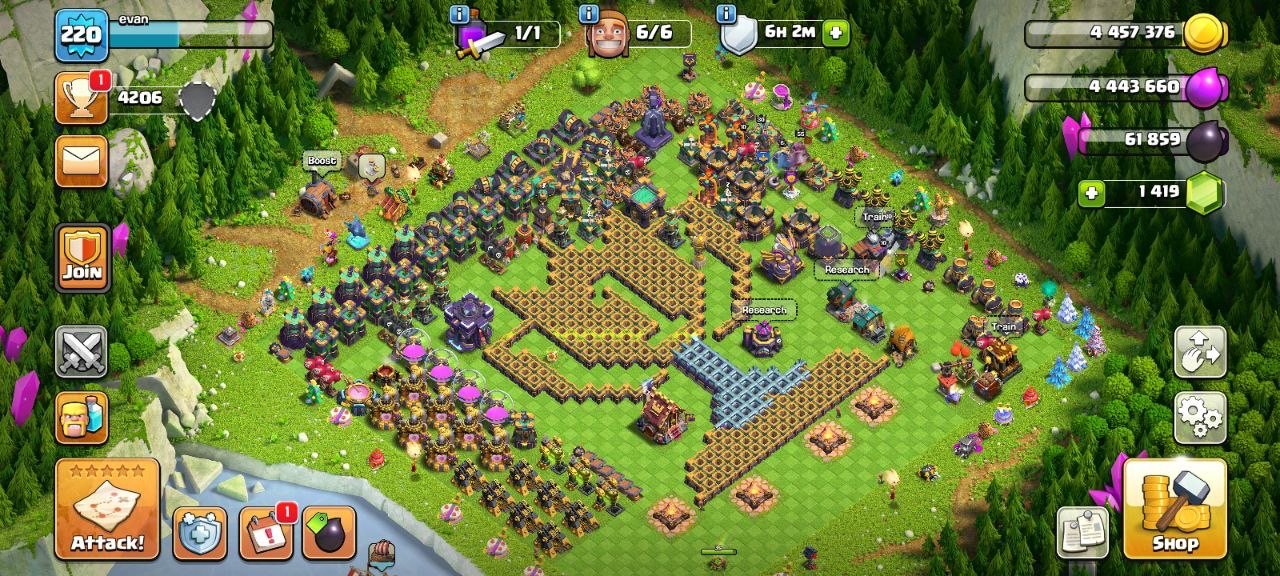
Task: Show info for the 6/6 builders
Action: [589, 14]
